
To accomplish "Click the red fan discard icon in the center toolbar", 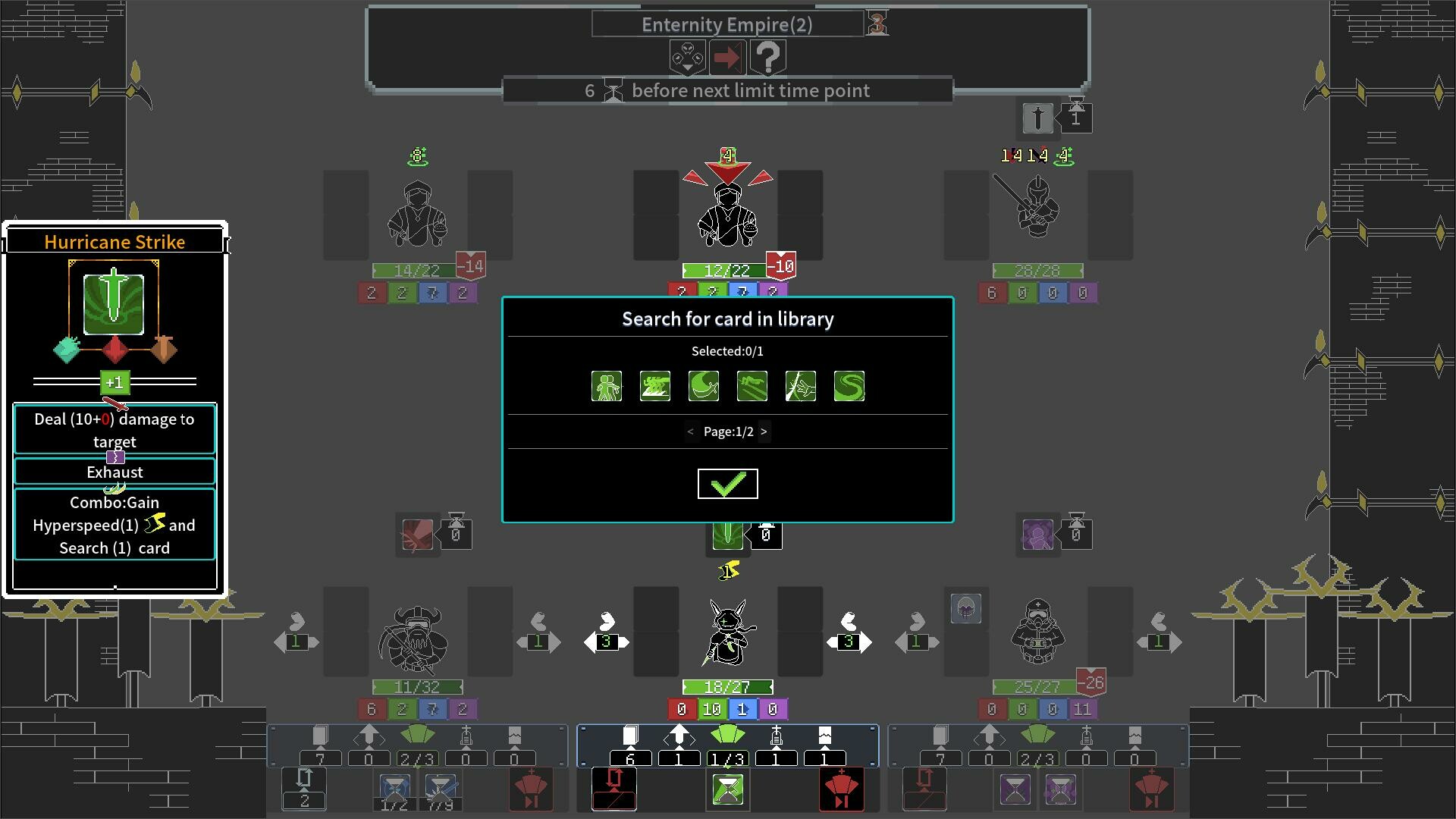I will pyautogui.click(x=842, y=789).
